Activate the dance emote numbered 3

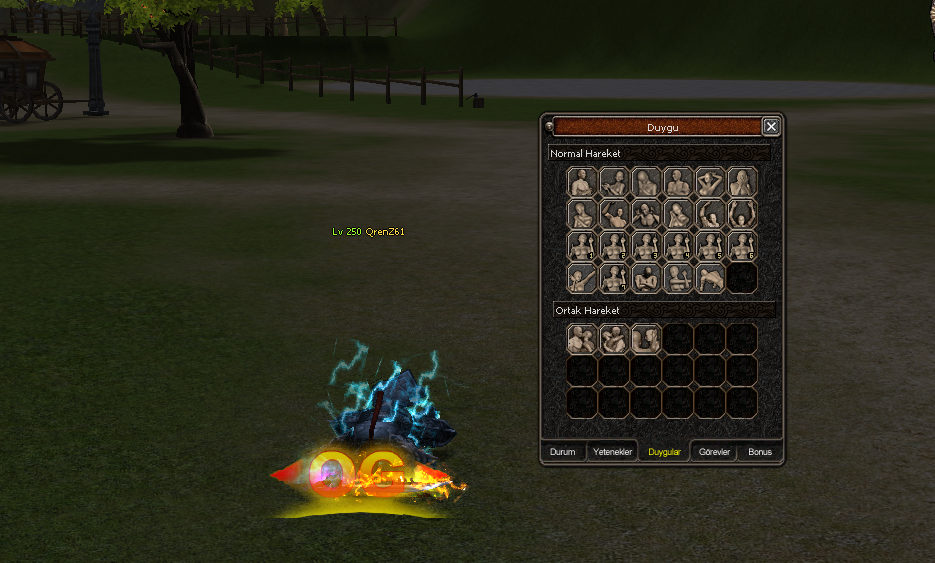[646, 247]
